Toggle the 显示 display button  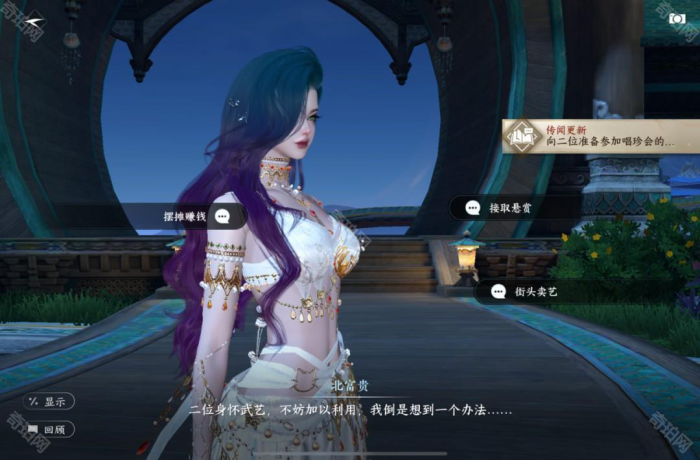49,401
